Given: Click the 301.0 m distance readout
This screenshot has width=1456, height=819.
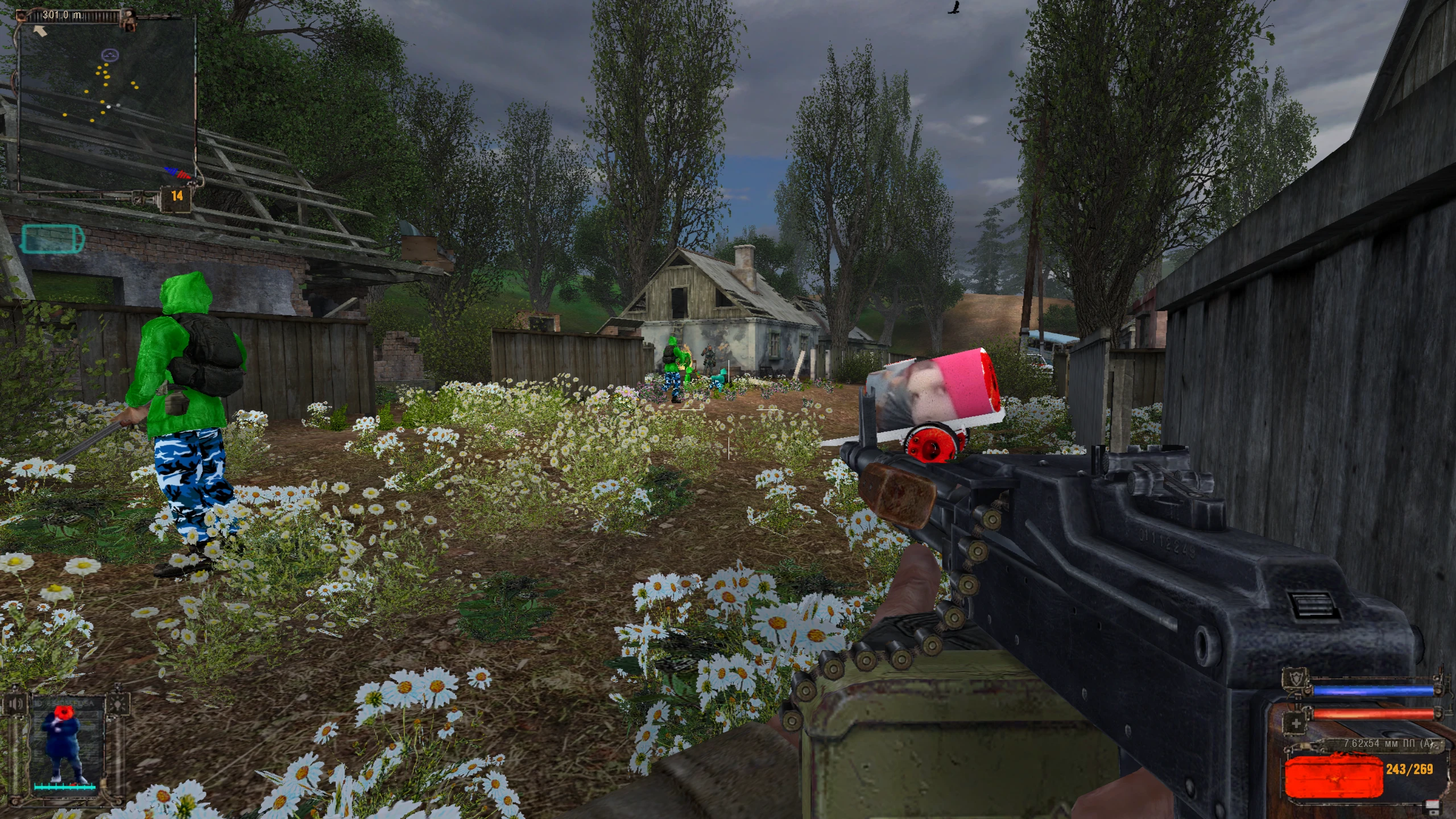Looking at the screenshot, I should pos(63,15).
